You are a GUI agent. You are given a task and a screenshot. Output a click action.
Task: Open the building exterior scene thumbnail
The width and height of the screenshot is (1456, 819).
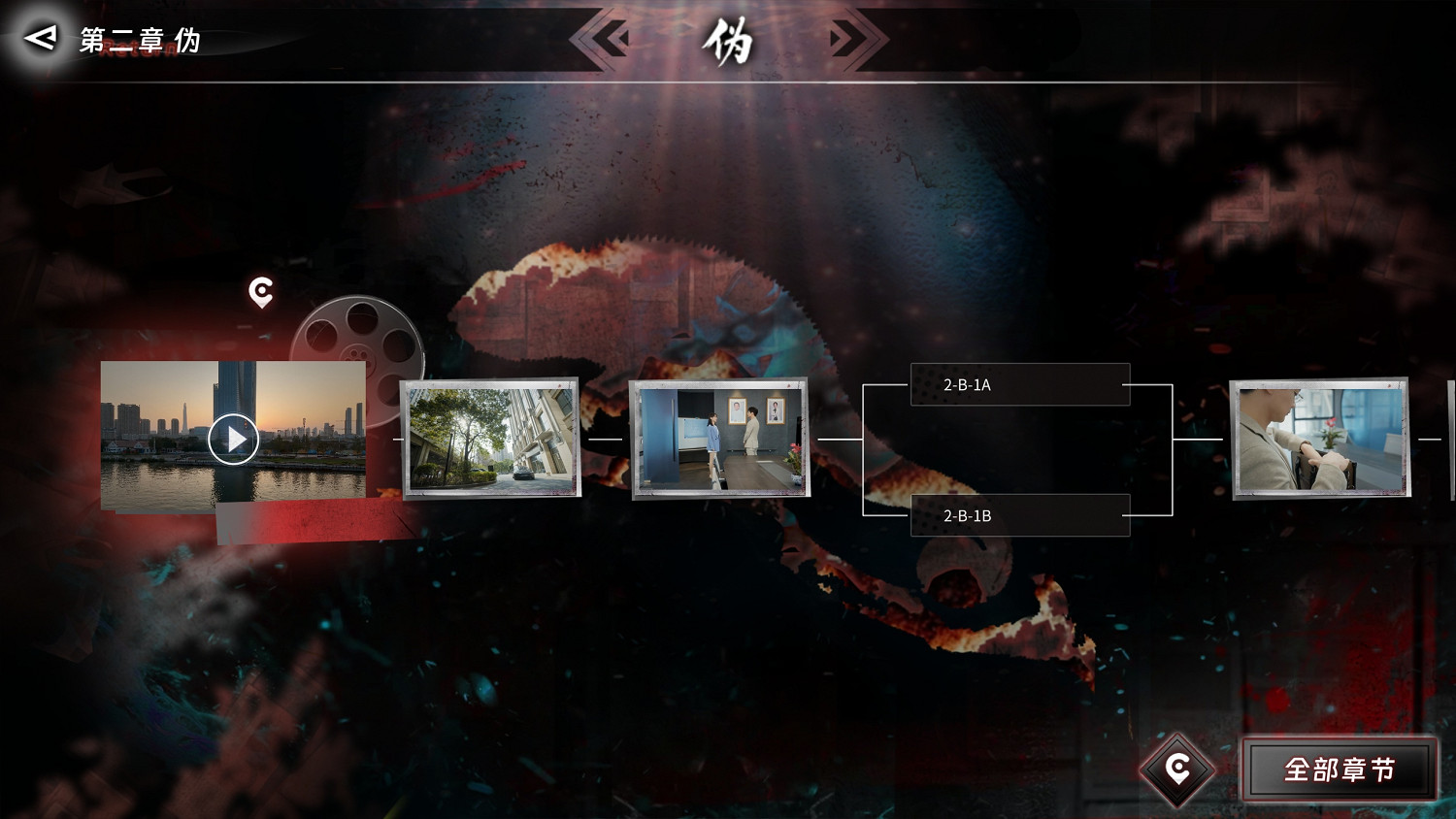[x=488, y=439]
